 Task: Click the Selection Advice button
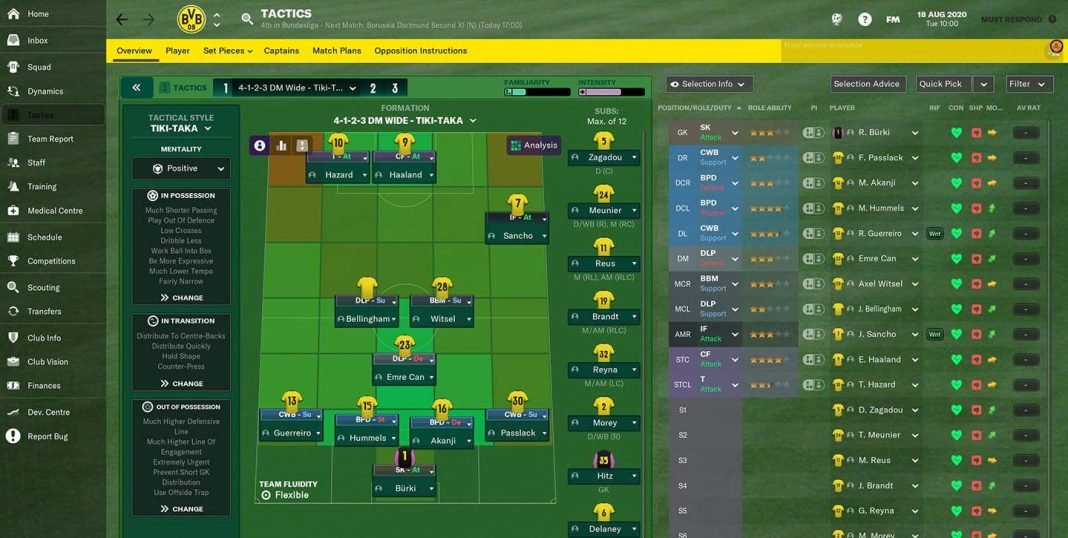(866, 84)
